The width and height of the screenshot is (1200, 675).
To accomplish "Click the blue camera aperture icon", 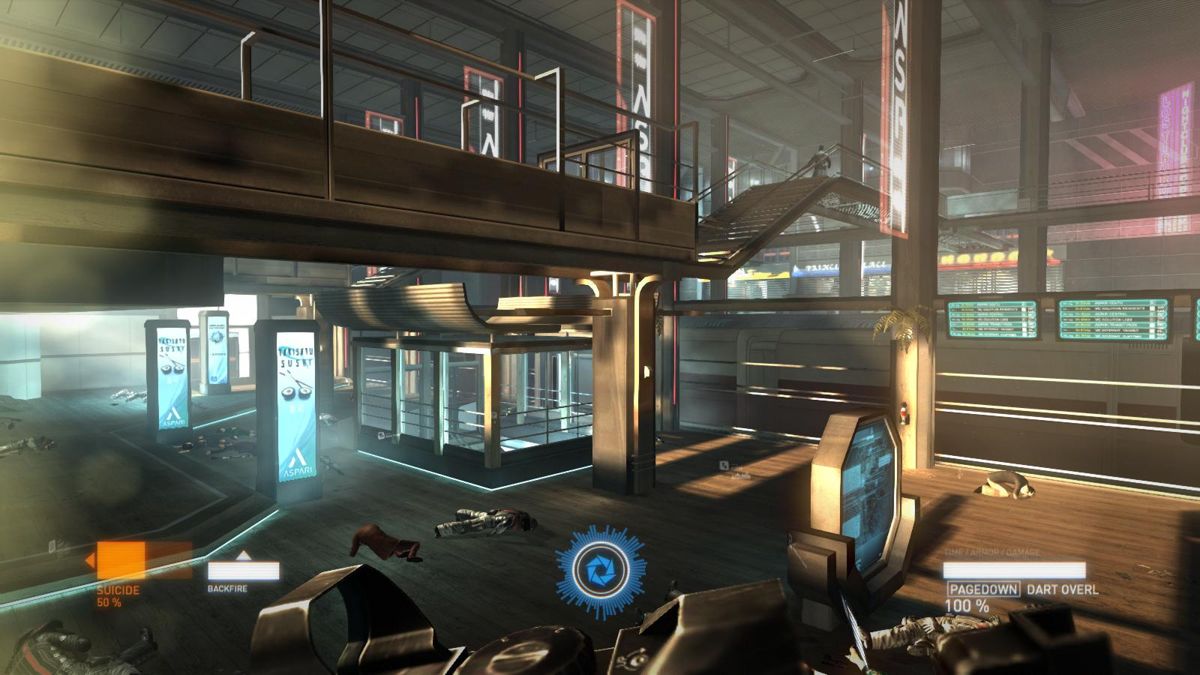I will point(601,571).
